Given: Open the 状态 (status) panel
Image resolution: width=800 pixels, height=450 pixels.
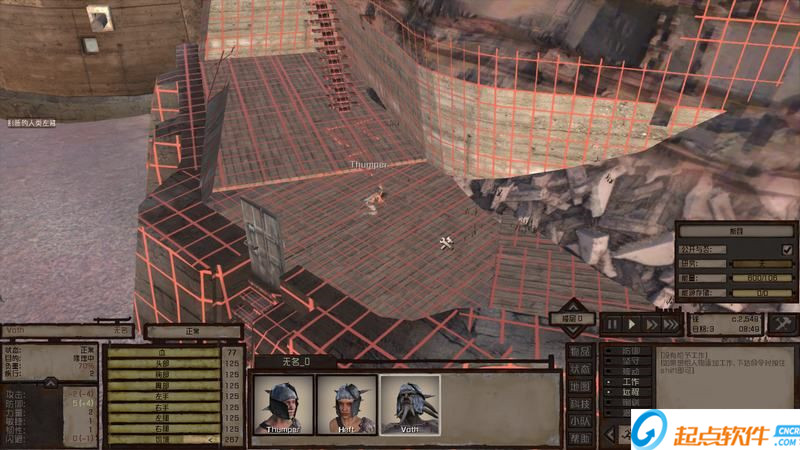Looking at the screenshot, I should [x=580, y=369].
